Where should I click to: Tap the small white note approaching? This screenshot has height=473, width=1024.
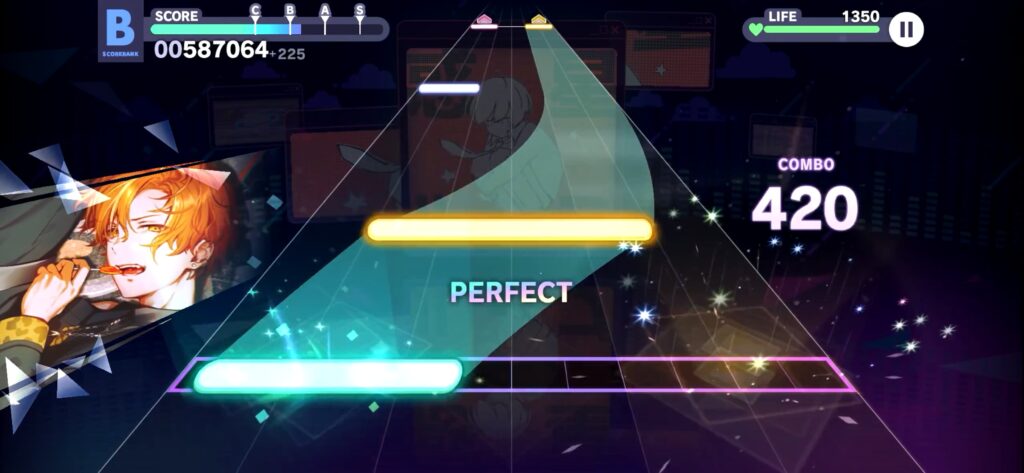pyautogui.click(x=449, y=89)
